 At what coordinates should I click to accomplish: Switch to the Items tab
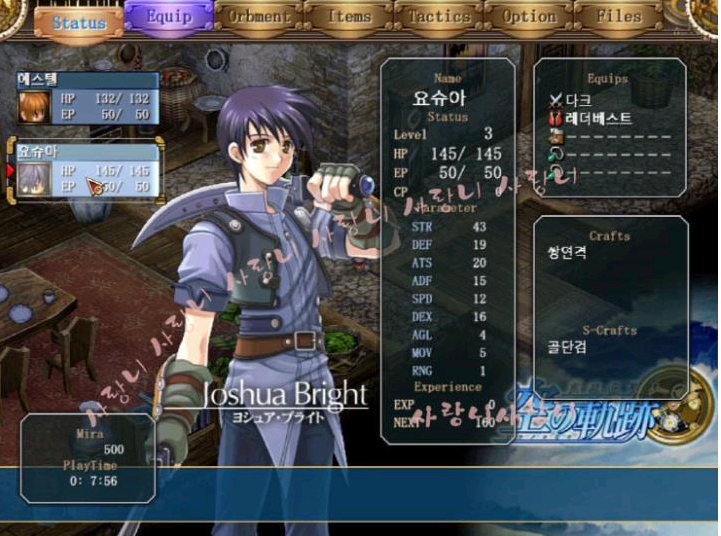(349, 17)
